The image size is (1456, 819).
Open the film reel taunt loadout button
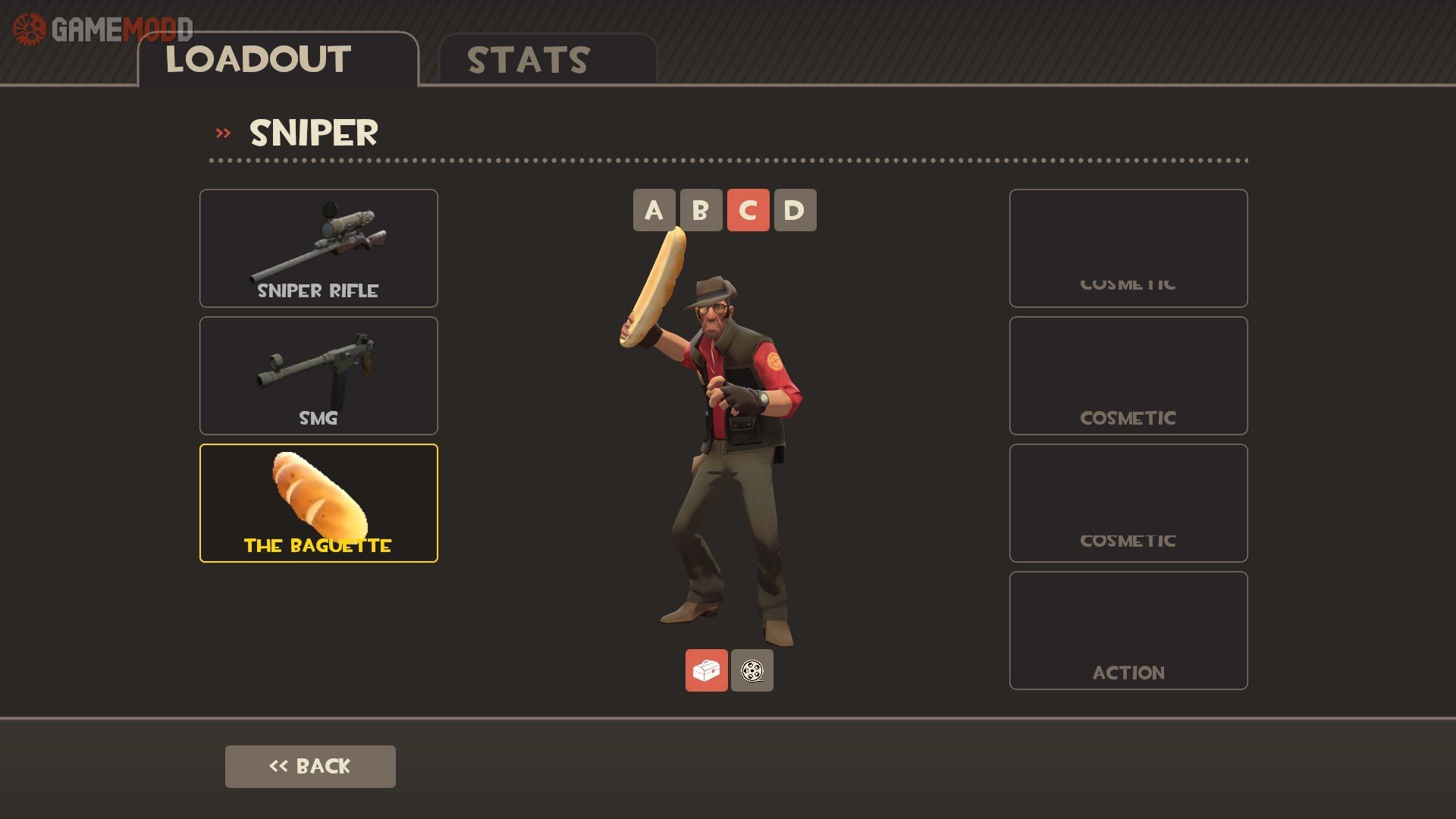tap(752, 670)
